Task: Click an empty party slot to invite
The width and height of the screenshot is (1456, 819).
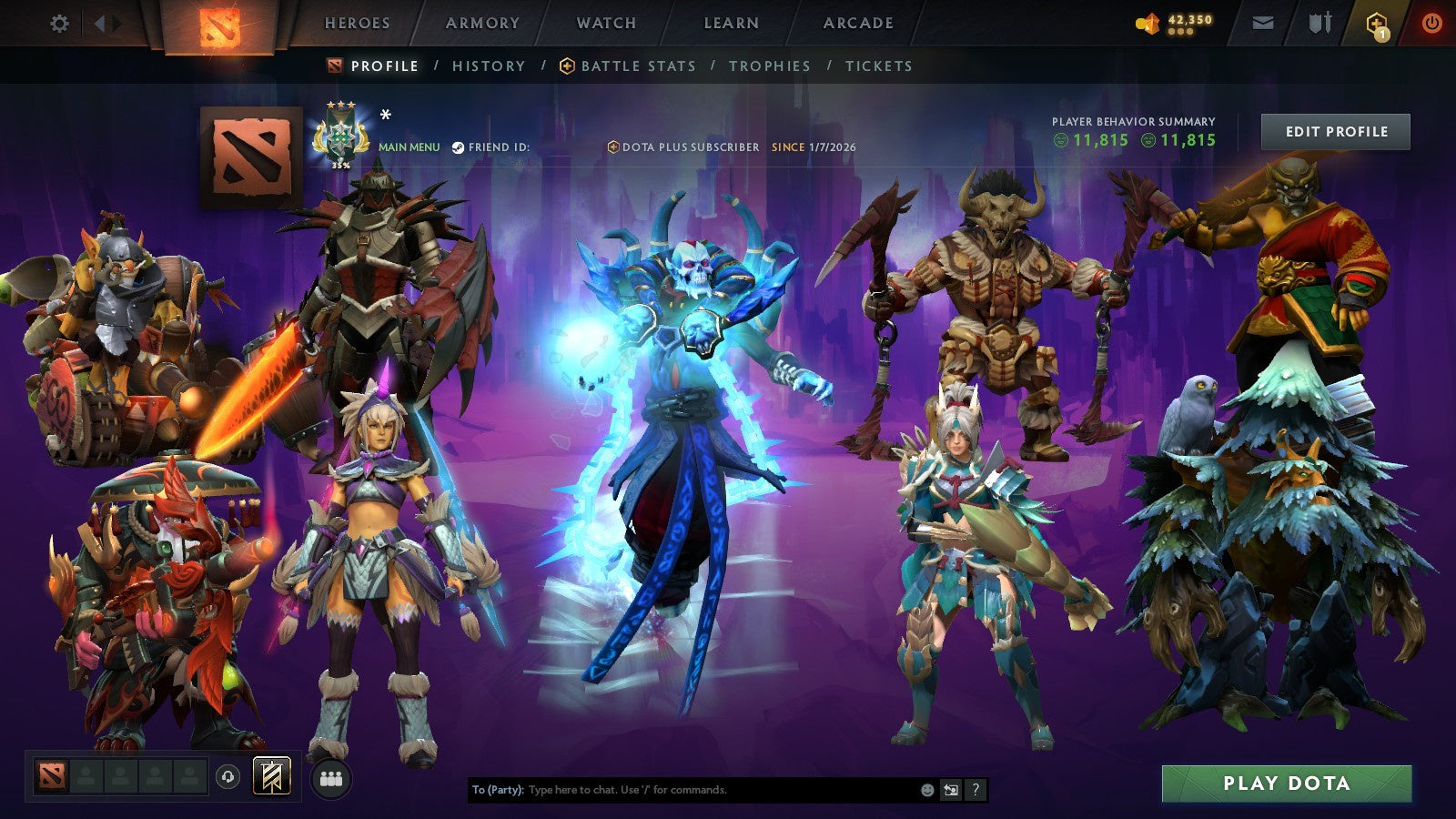Action: tap(86, 775)
